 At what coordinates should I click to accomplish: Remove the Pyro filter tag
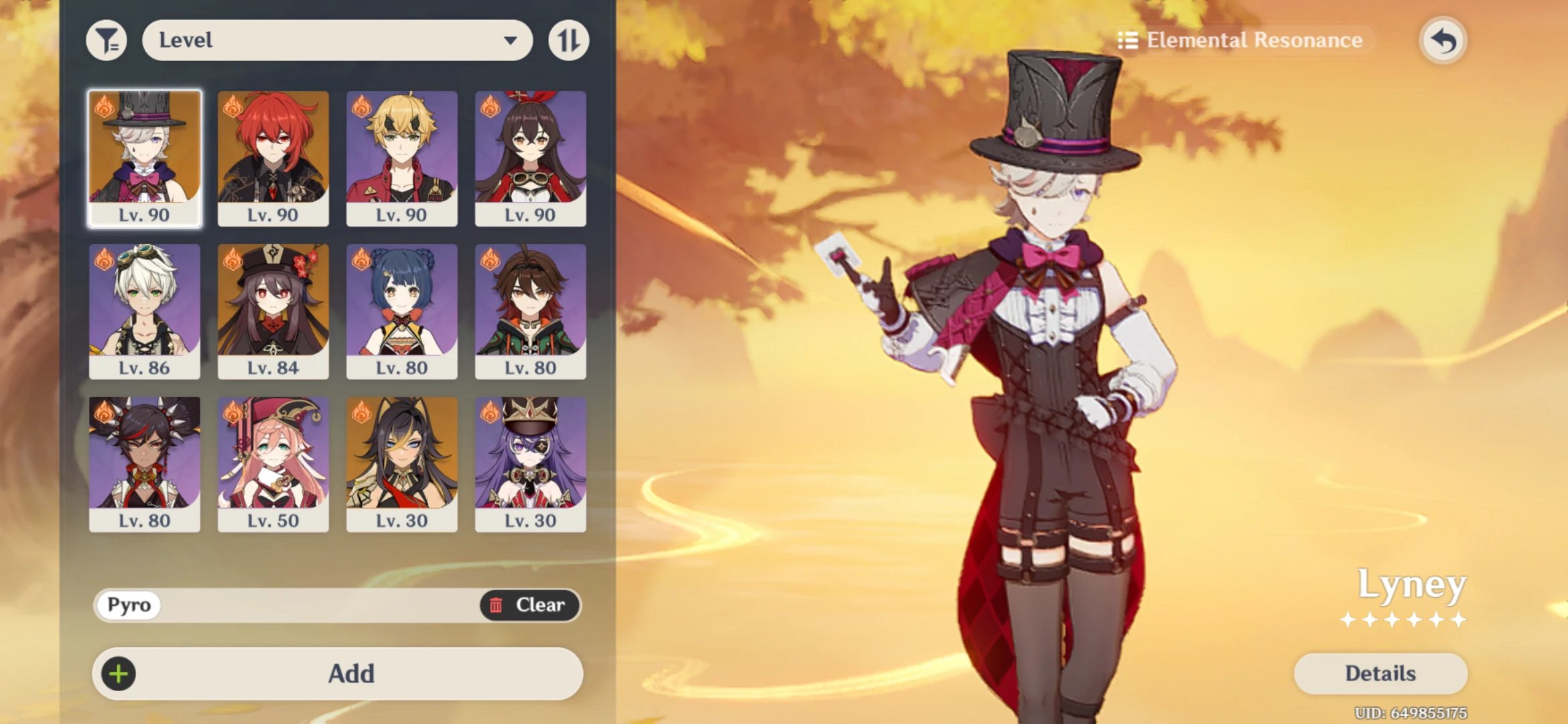[128, 605]
